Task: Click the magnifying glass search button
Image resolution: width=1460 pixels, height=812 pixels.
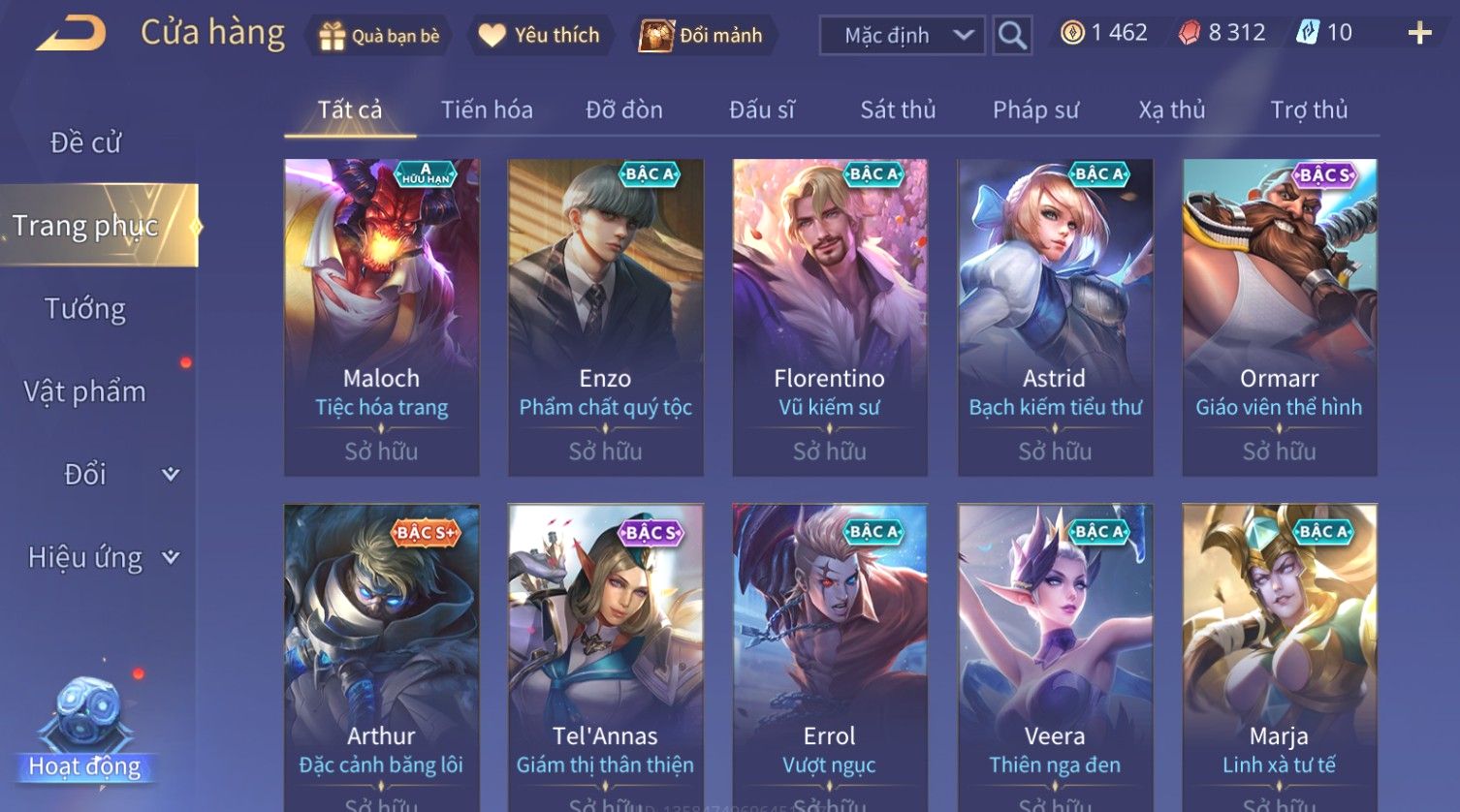Action: (1012, 36)
